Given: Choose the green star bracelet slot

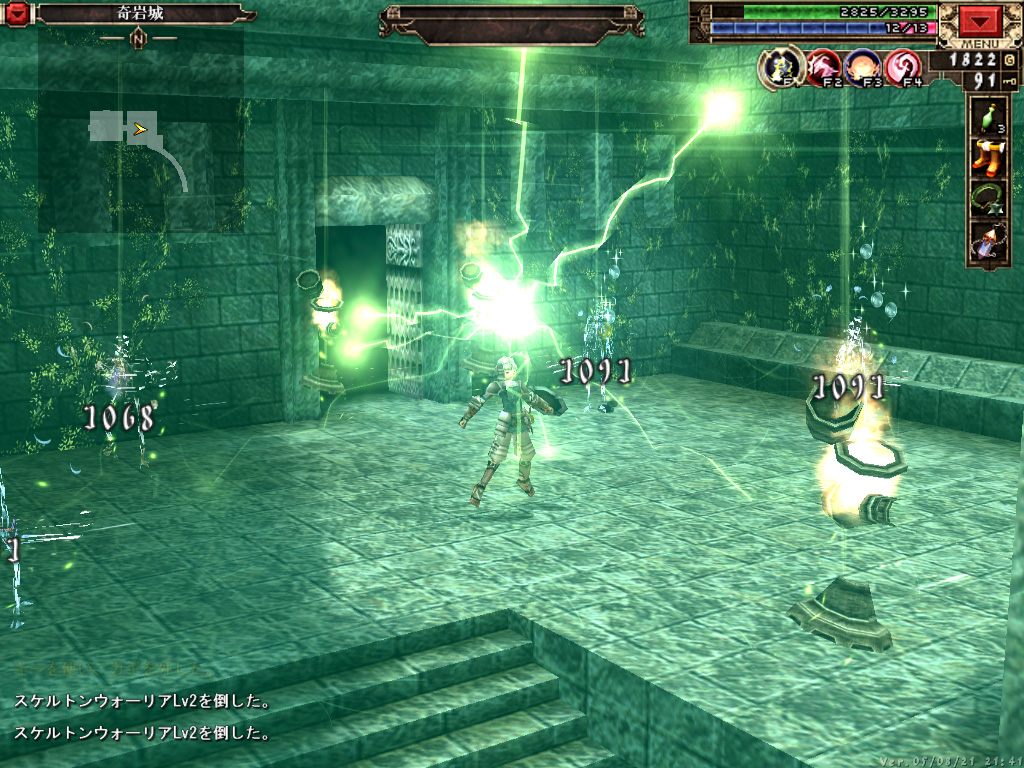Looking at the screenshot, I should [988, 199].
